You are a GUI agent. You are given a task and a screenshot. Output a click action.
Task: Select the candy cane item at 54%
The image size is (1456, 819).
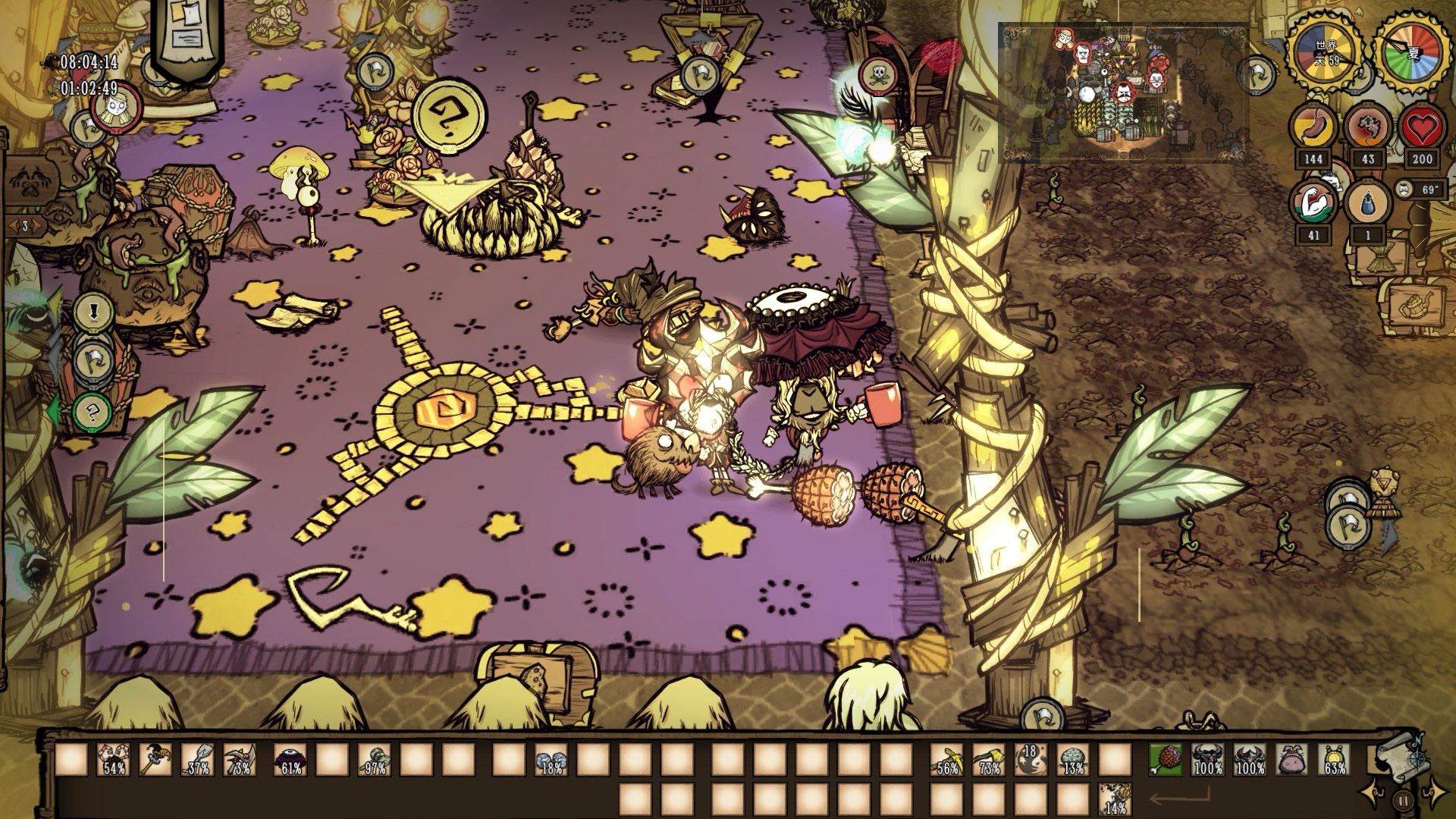(113, 759)
